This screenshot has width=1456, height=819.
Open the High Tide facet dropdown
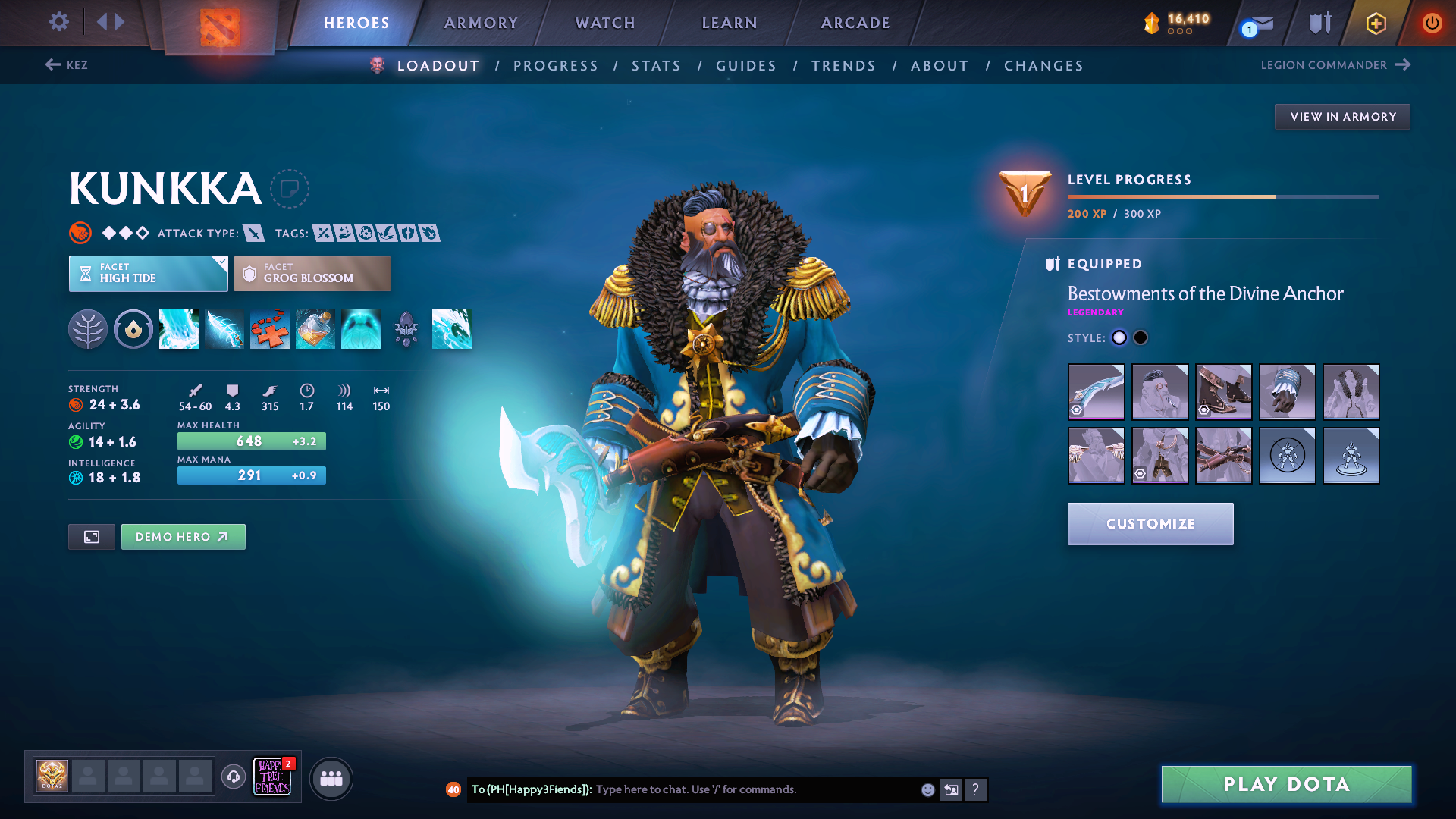pyautogui.click(x=148, y=273)
